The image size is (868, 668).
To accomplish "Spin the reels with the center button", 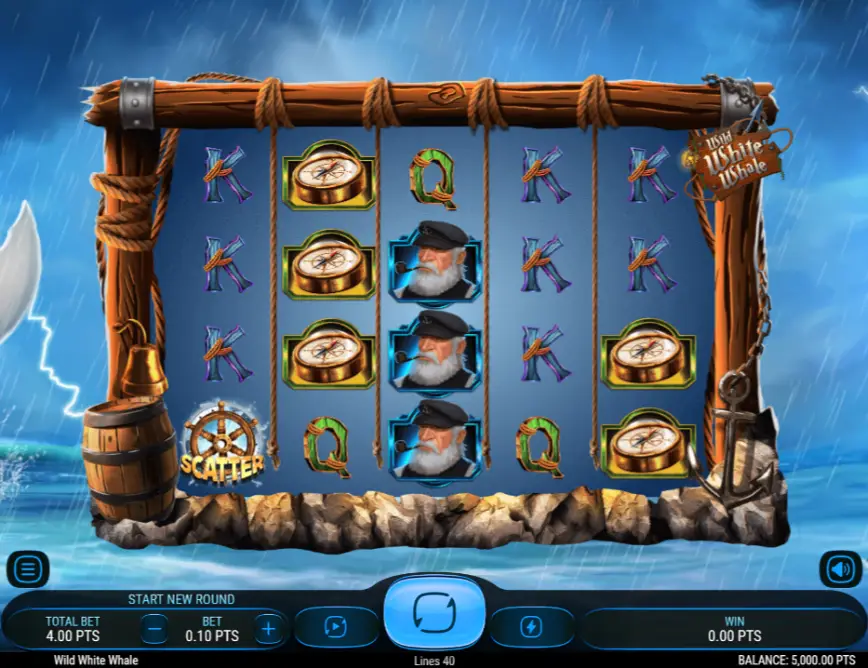I will 434,612.
